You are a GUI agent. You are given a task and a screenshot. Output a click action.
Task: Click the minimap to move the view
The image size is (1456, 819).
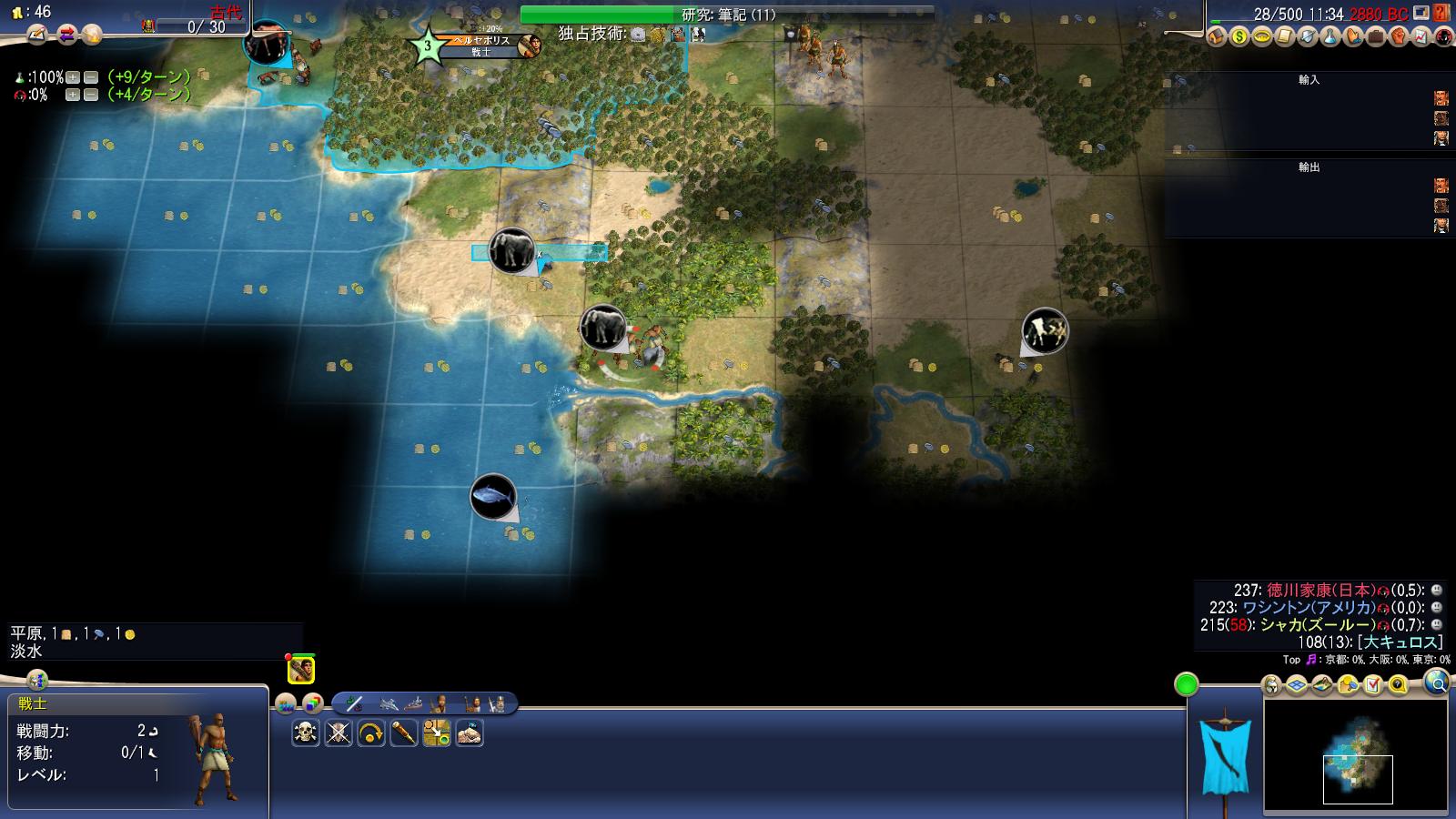(1356, 755)
